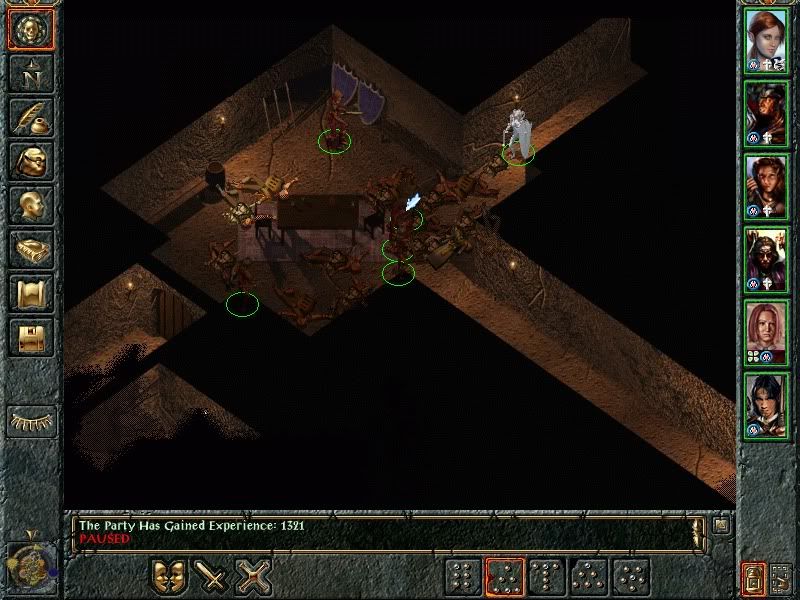The height and width of the screenshot is (600, 800).
Task: Select the bottom dark-haired character portrait
Action: pyautogui.click(x=767, y=405)
